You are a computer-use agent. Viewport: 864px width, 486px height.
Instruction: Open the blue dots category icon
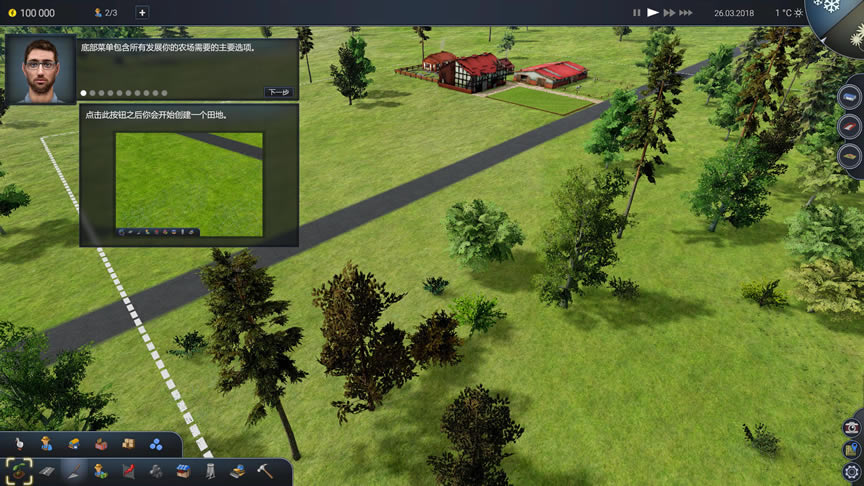156,444
